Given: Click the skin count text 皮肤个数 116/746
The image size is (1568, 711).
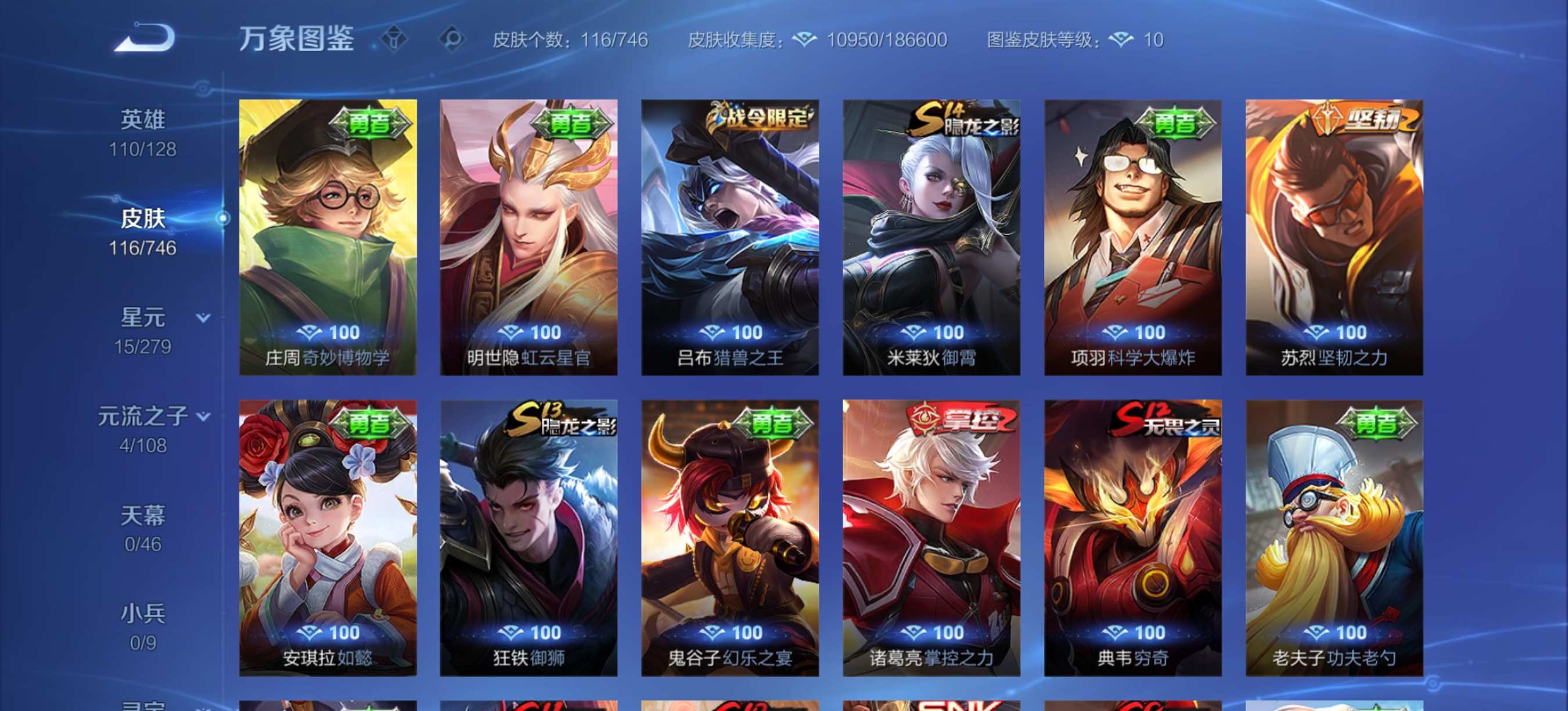Looking at the screenshot, I should 570,40.
